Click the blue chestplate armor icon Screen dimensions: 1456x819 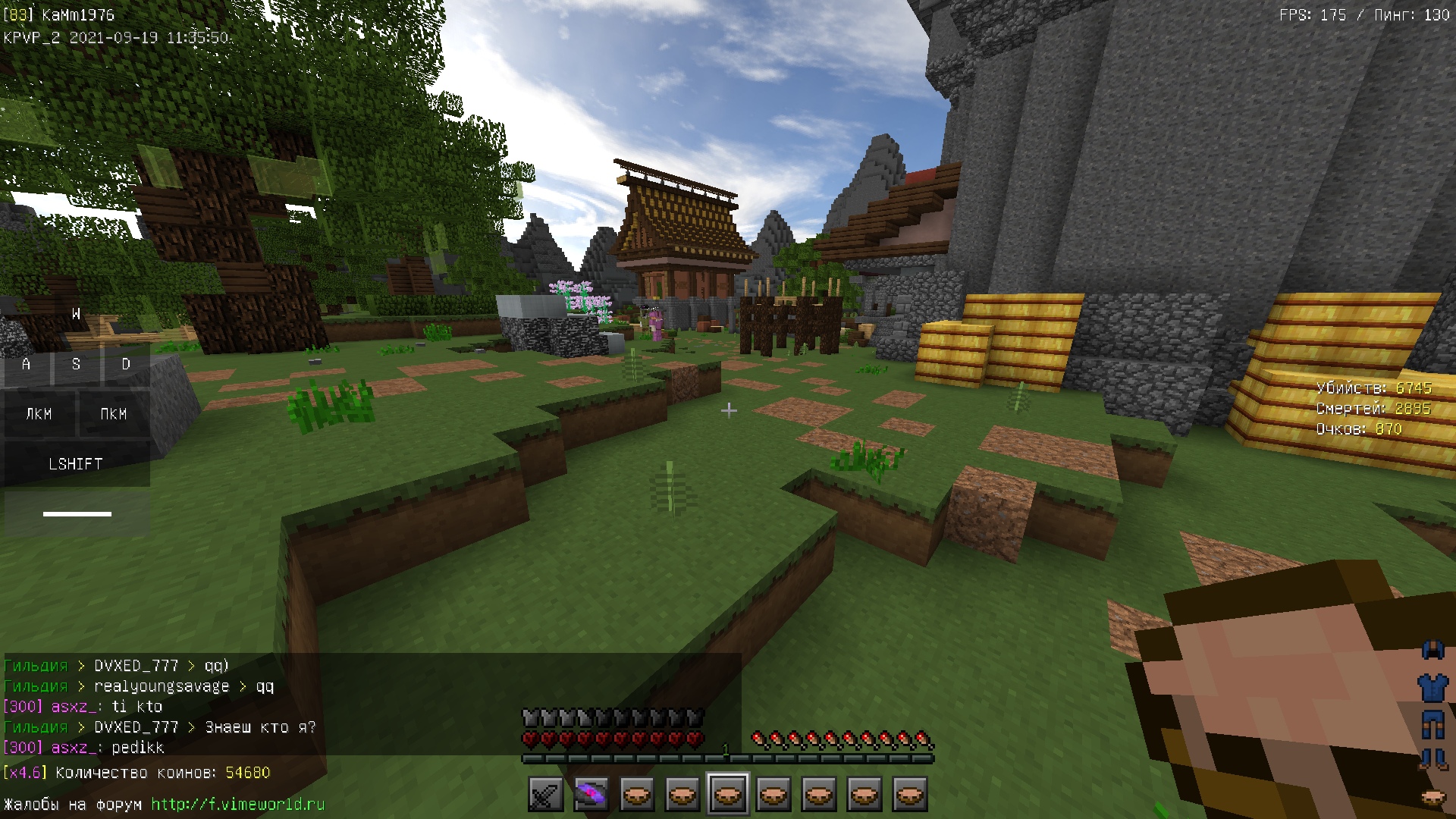pos(1432,688)
